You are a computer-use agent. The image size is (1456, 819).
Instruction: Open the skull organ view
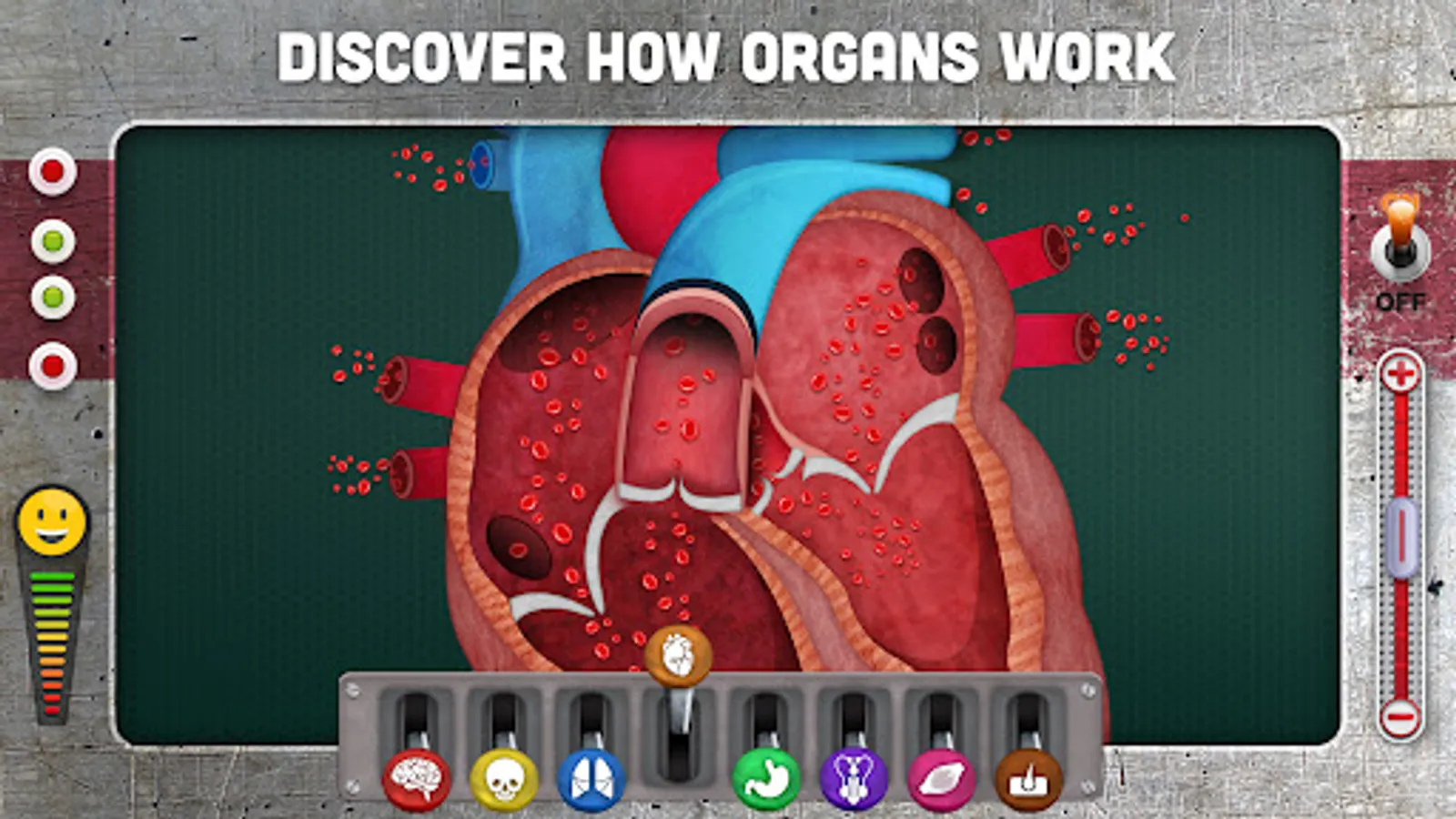point(503,779)
